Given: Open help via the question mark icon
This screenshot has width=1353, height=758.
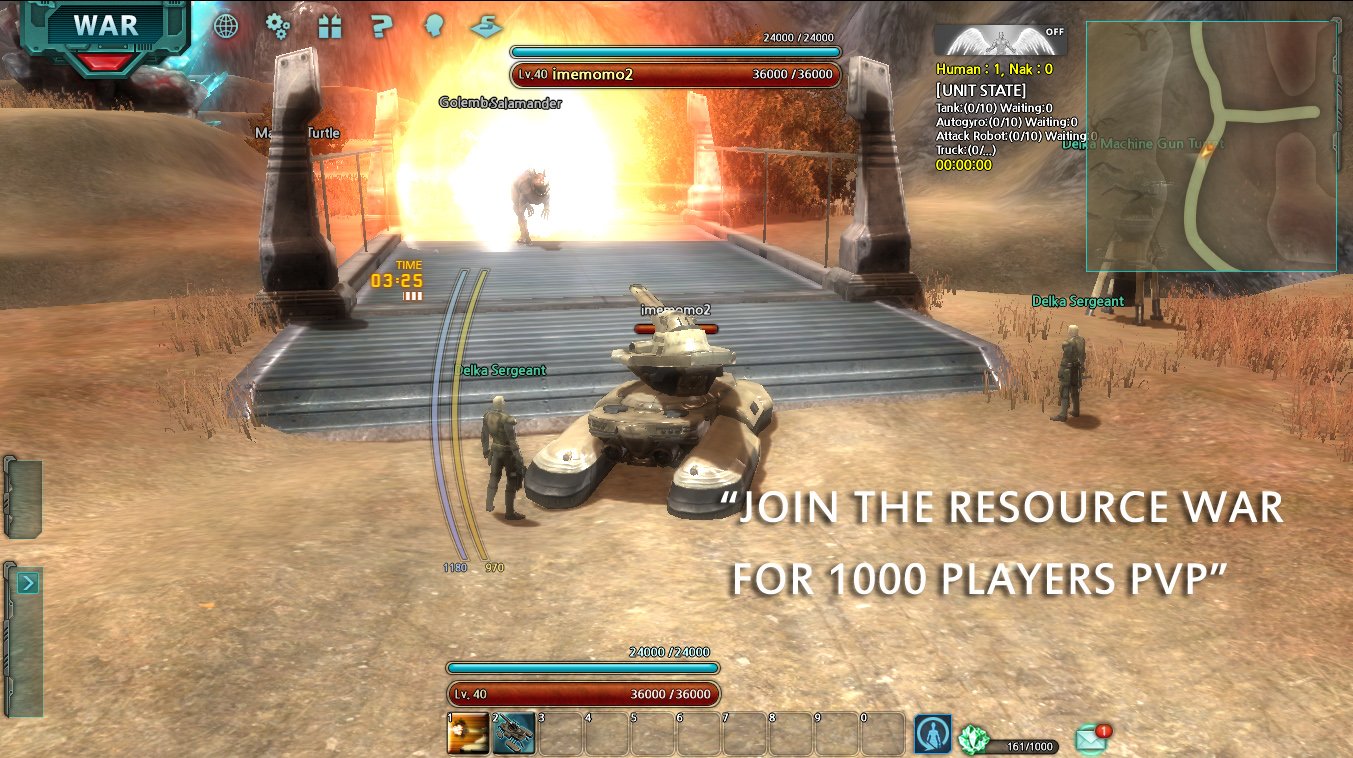Looking at the screenshot, I should pos(381,27).
